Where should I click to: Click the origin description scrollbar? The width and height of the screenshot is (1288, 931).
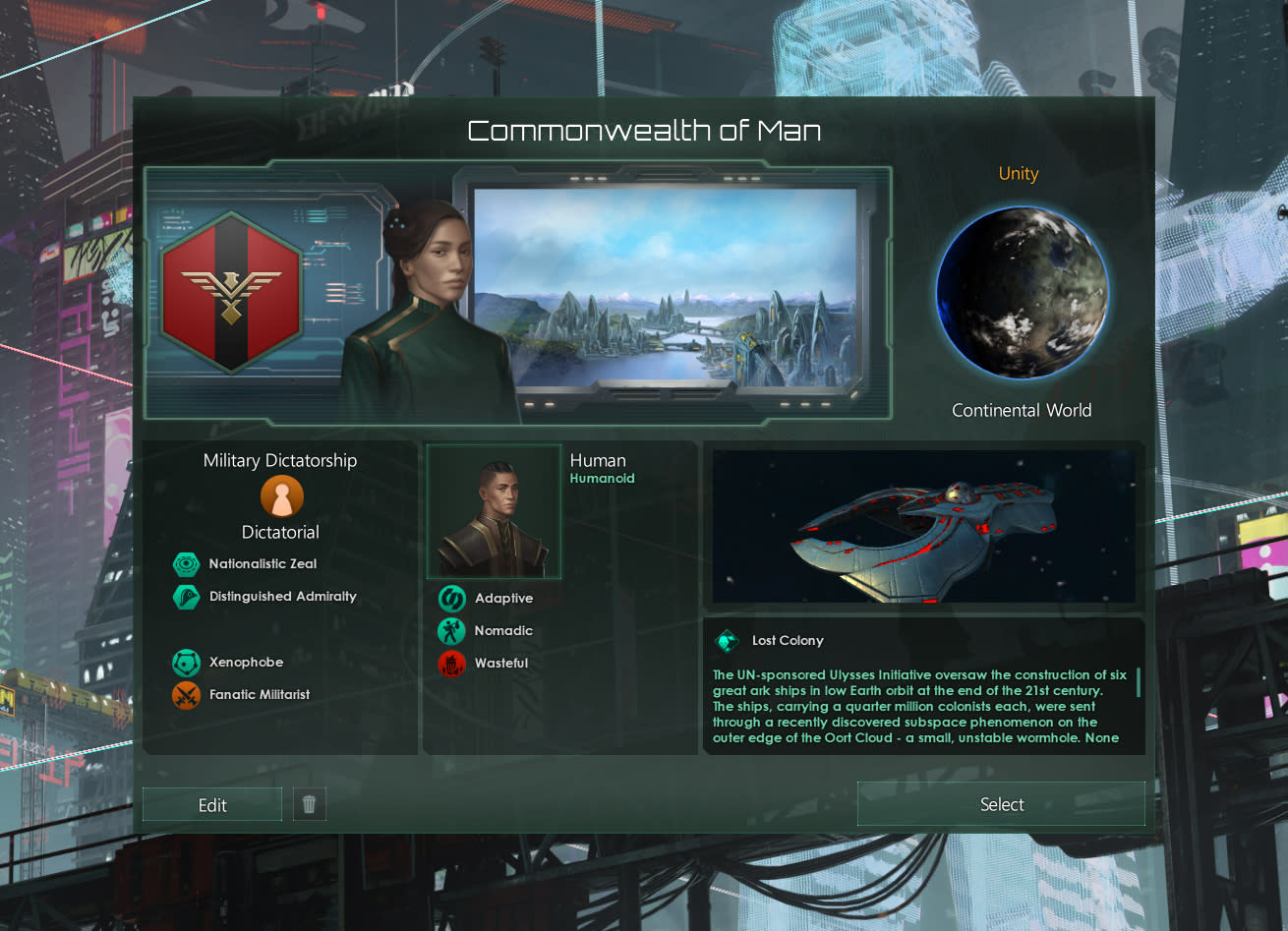1139,682
